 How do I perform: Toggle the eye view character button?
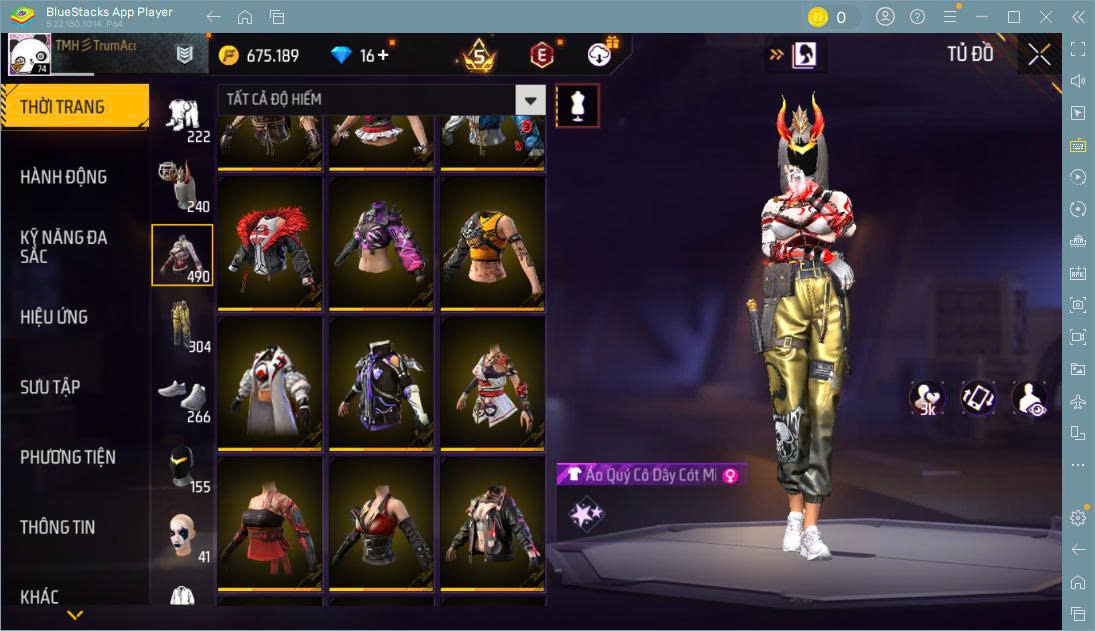coord(1028,398)
